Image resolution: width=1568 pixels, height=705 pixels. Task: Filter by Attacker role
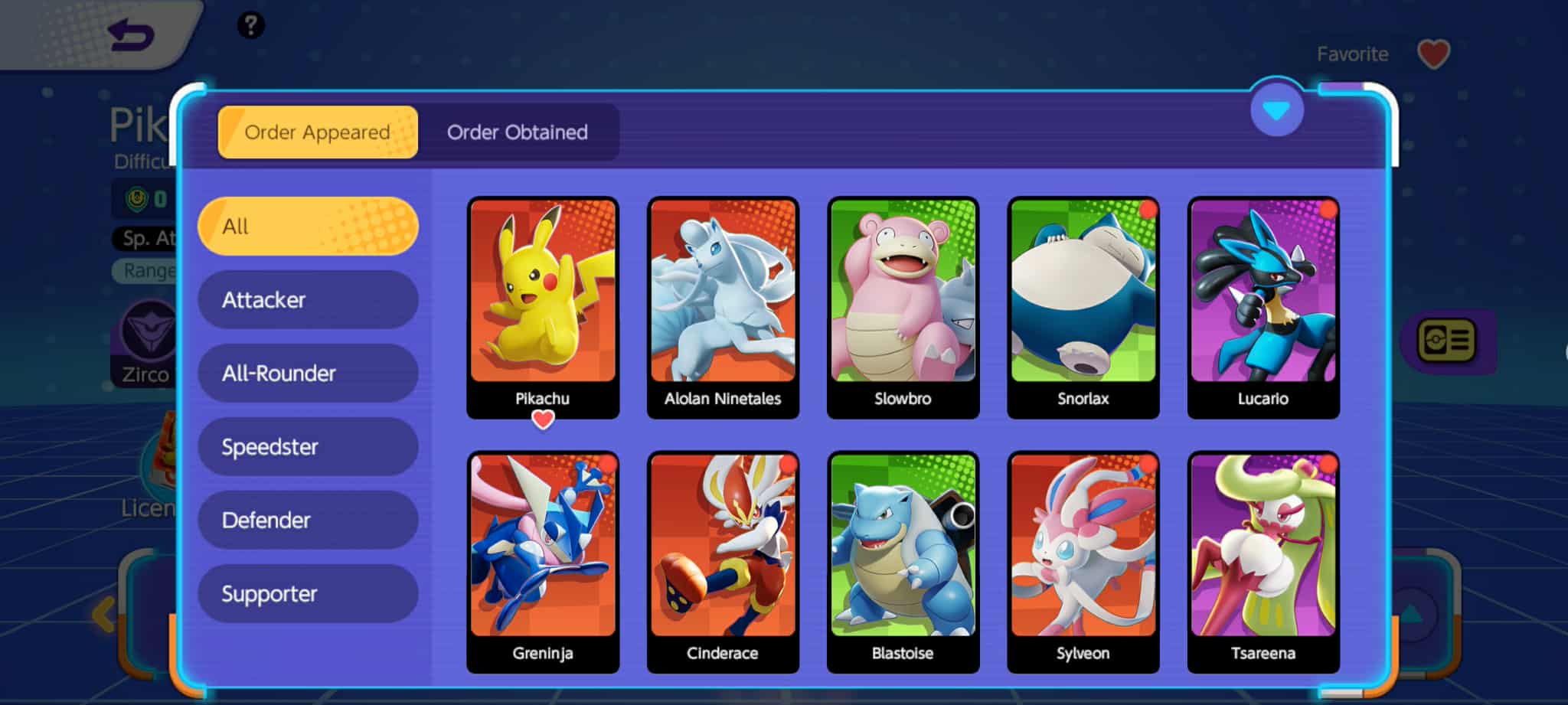click(308, 299)
